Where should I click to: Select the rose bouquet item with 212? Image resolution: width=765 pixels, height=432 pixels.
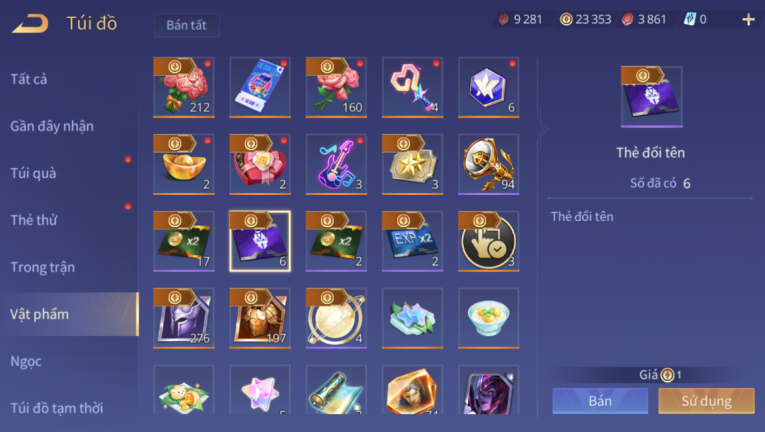point(184,87)
